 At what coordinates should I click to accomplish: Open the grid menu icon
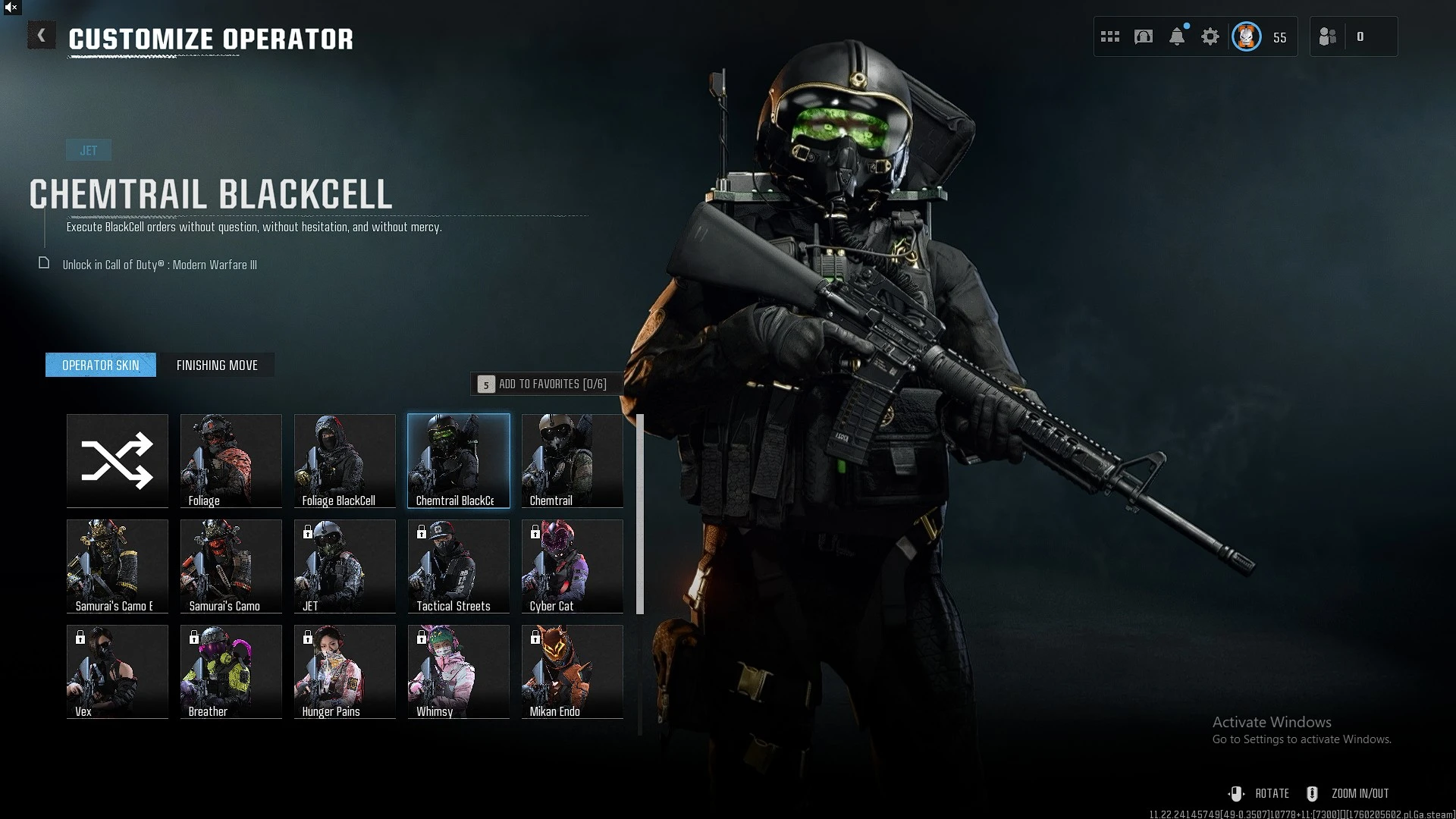click(x=1110, y=36)
